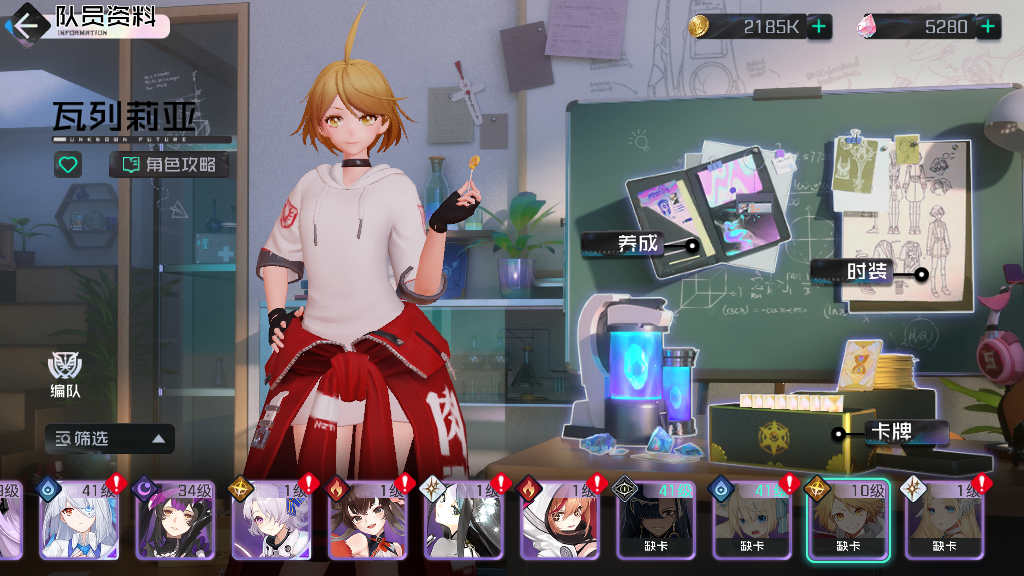Select the white-hooded red-haired fire character

pos(560,520)
